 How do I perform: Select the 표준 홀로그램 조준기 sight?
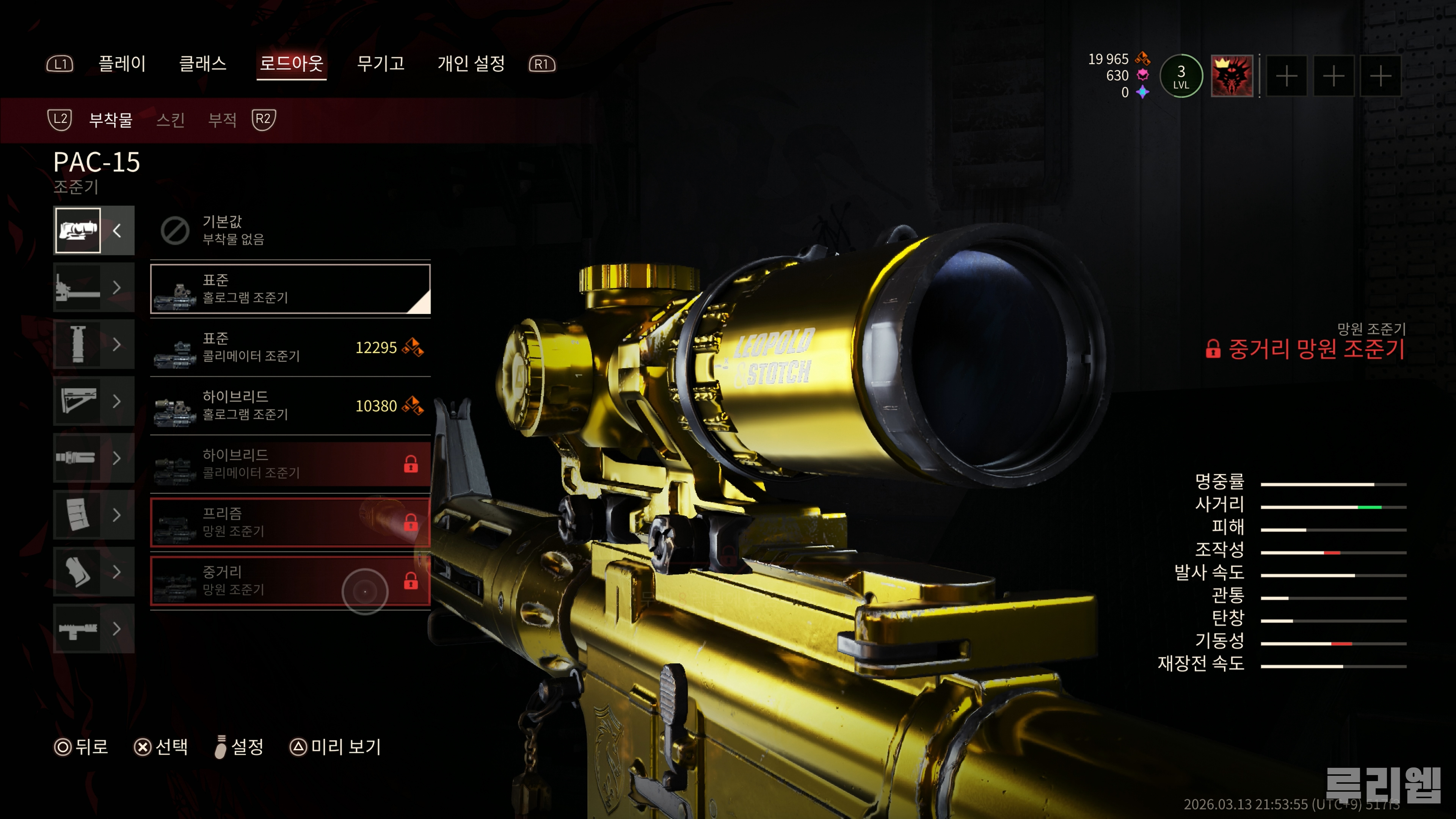click(289, 289)
